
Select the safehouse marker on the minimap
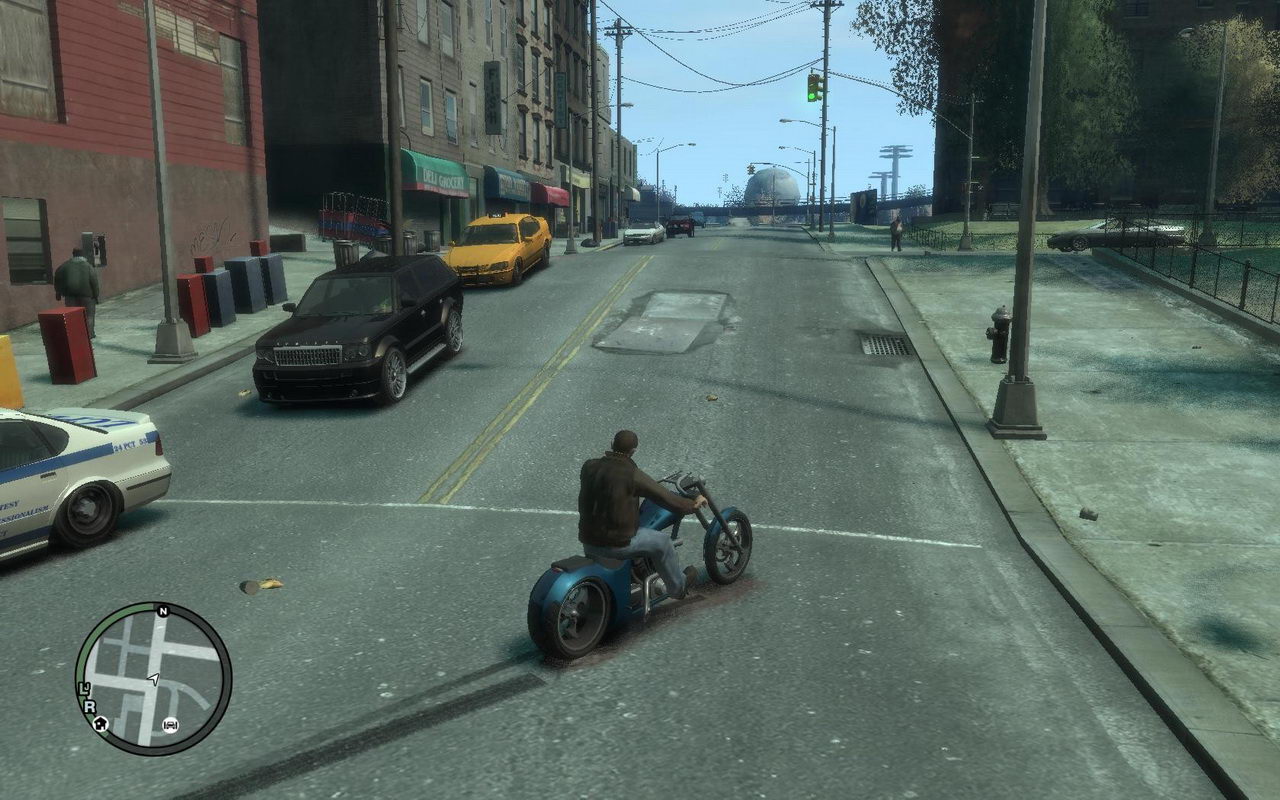(100, 723)
